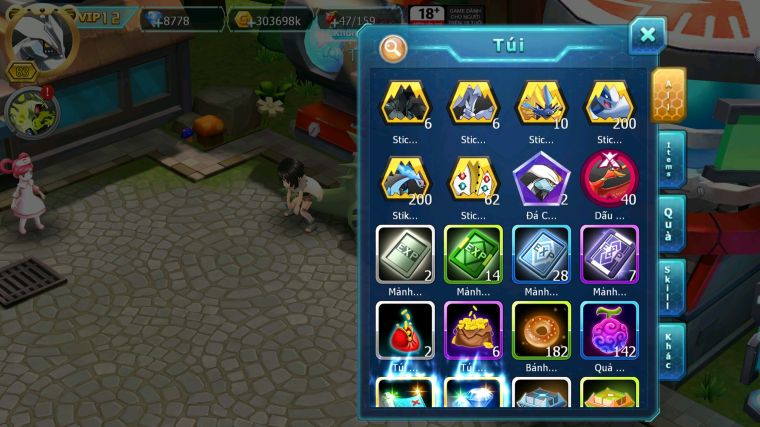Choose the purple EXP shard card
The width and height of the screenshot is (760, 427).
pos(609,255)
